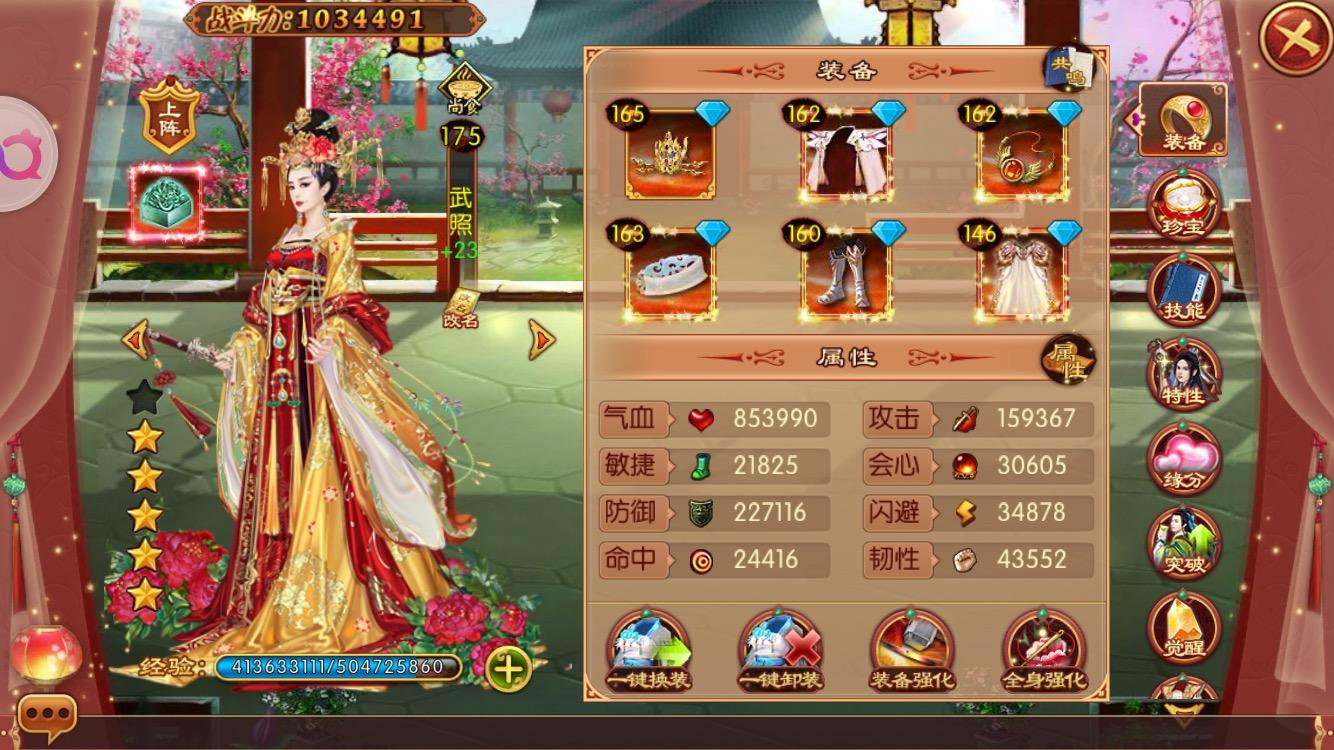The height and width of the screenshot is (750, 1334).
Task: Select the 165 crown equipment thumbnail
Action: click(x=669, y=157)
